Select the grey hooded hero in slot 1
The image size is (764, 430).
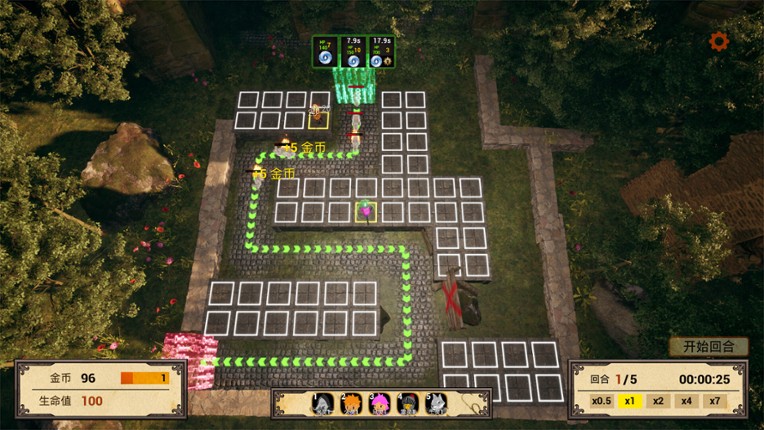click(x=323, y=404)
